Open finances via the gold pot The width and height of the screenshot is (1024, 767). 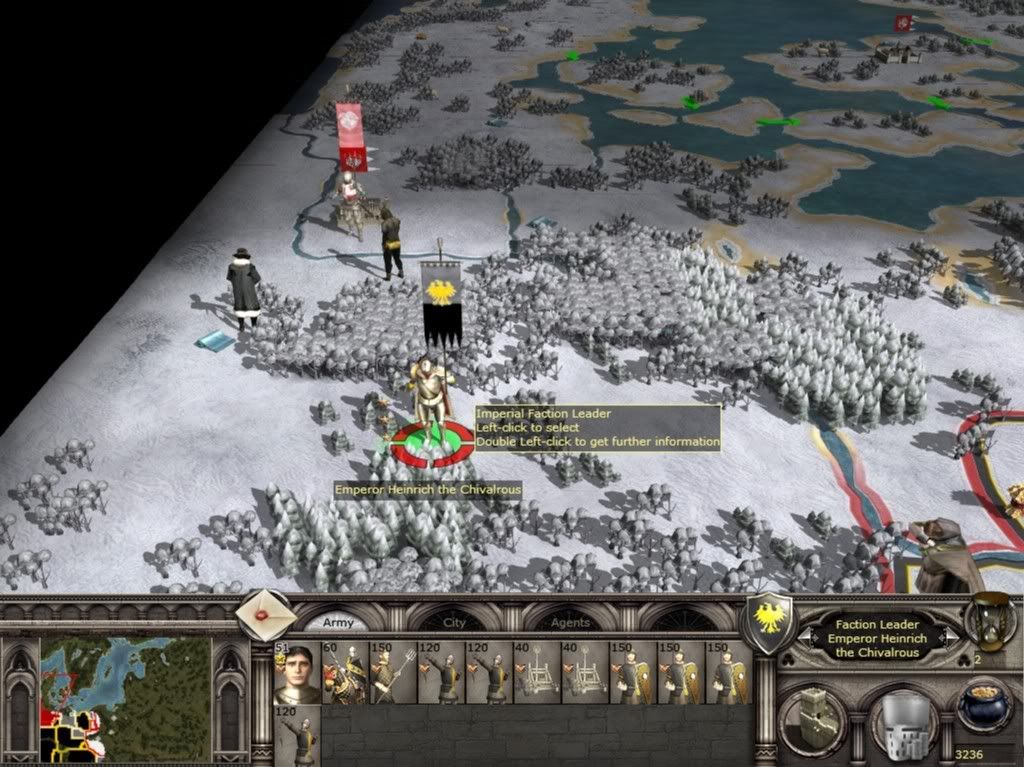point(983,705)
